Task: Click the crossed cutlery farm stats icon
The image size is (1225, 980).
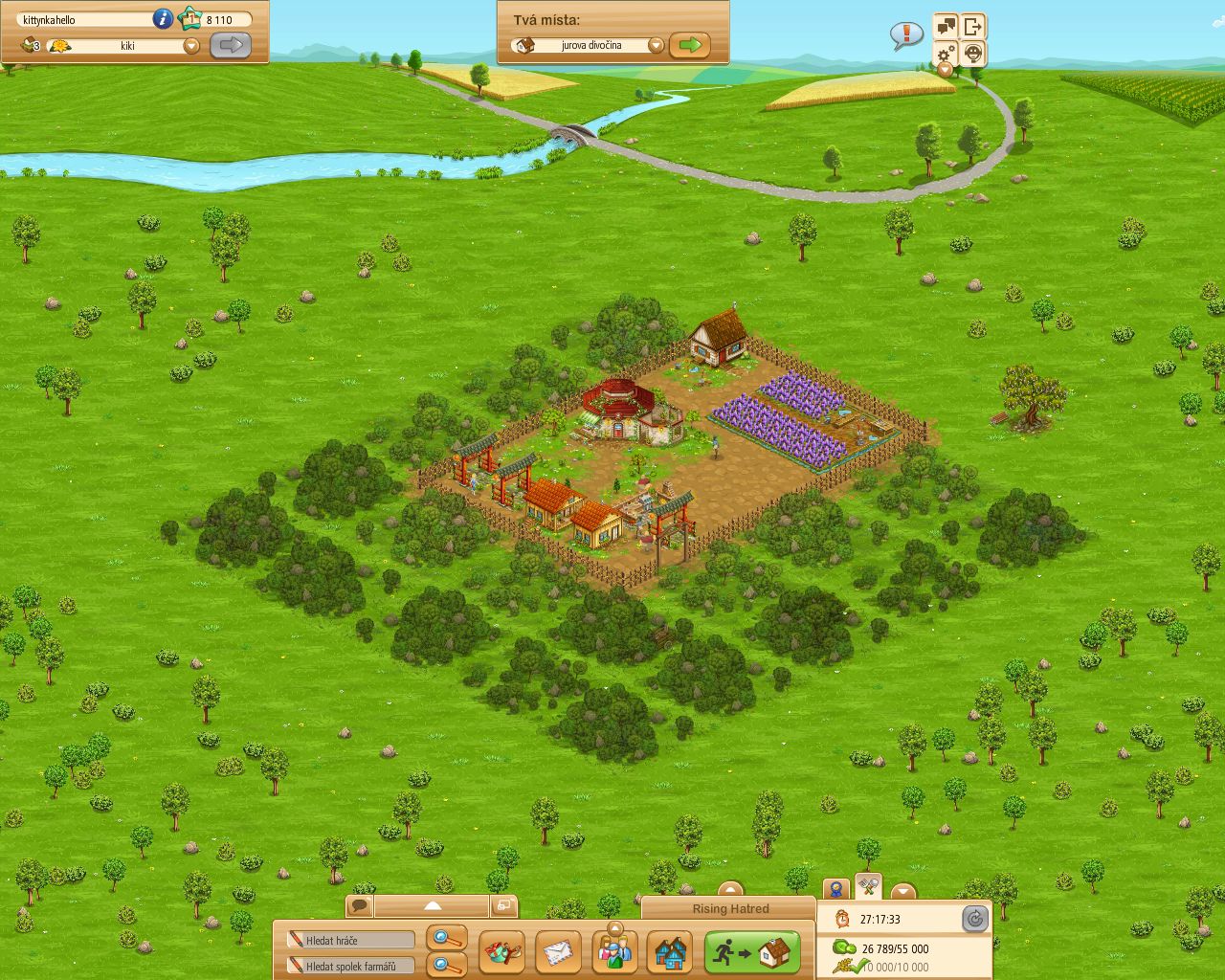Action: pos(867,889)
